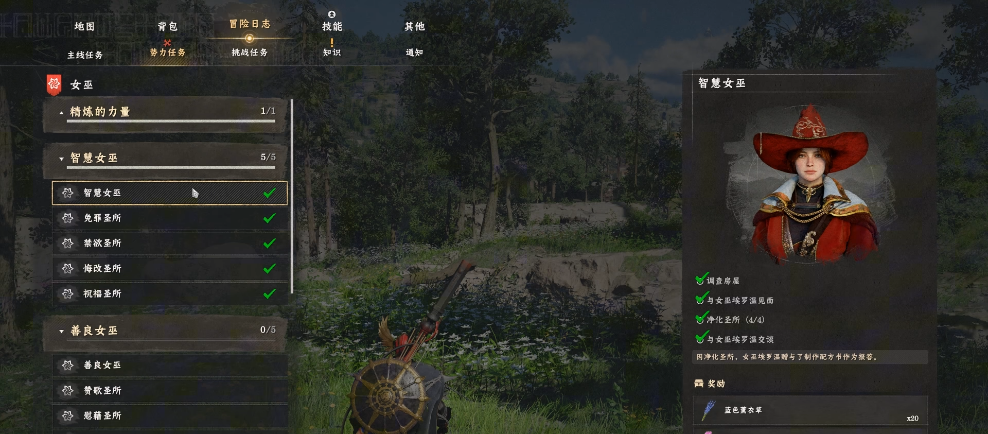This screenshot has height=434, width=988.
Task: Collapse the 善良女巫 quest group header
Action: click(165, 330)
